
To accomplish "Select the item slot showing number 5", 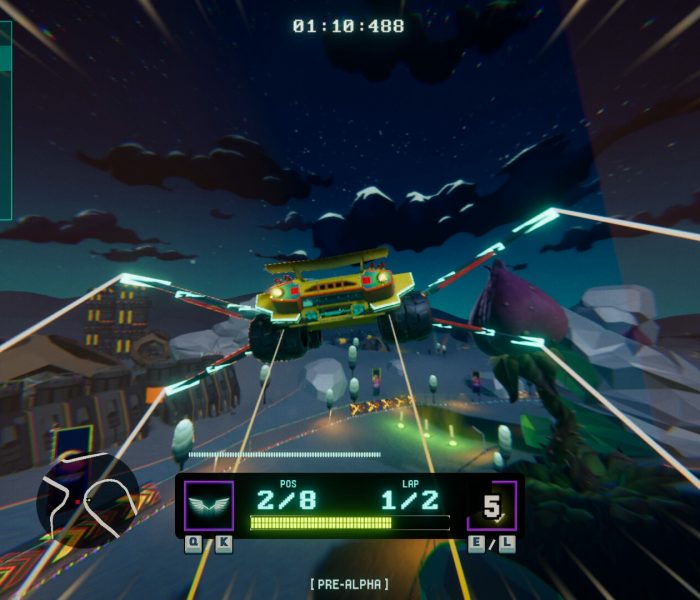I will (x=492, y=506).
